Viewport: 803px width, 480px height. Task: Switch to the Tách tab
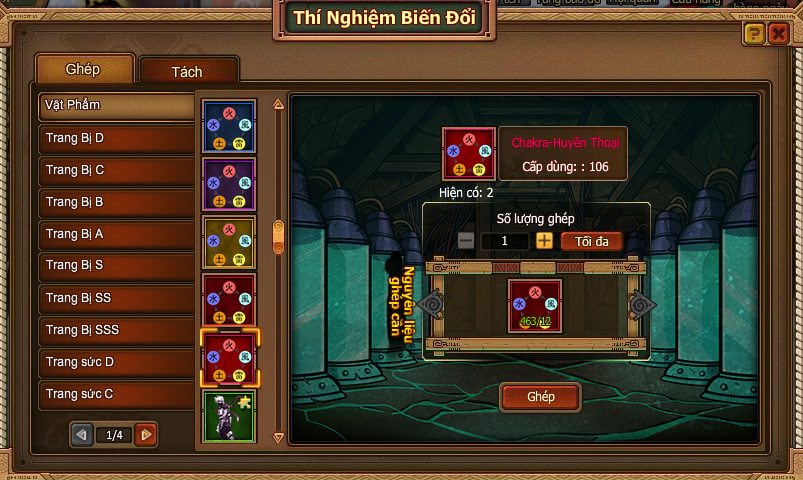pyautogui.click(x=189, y=72)
